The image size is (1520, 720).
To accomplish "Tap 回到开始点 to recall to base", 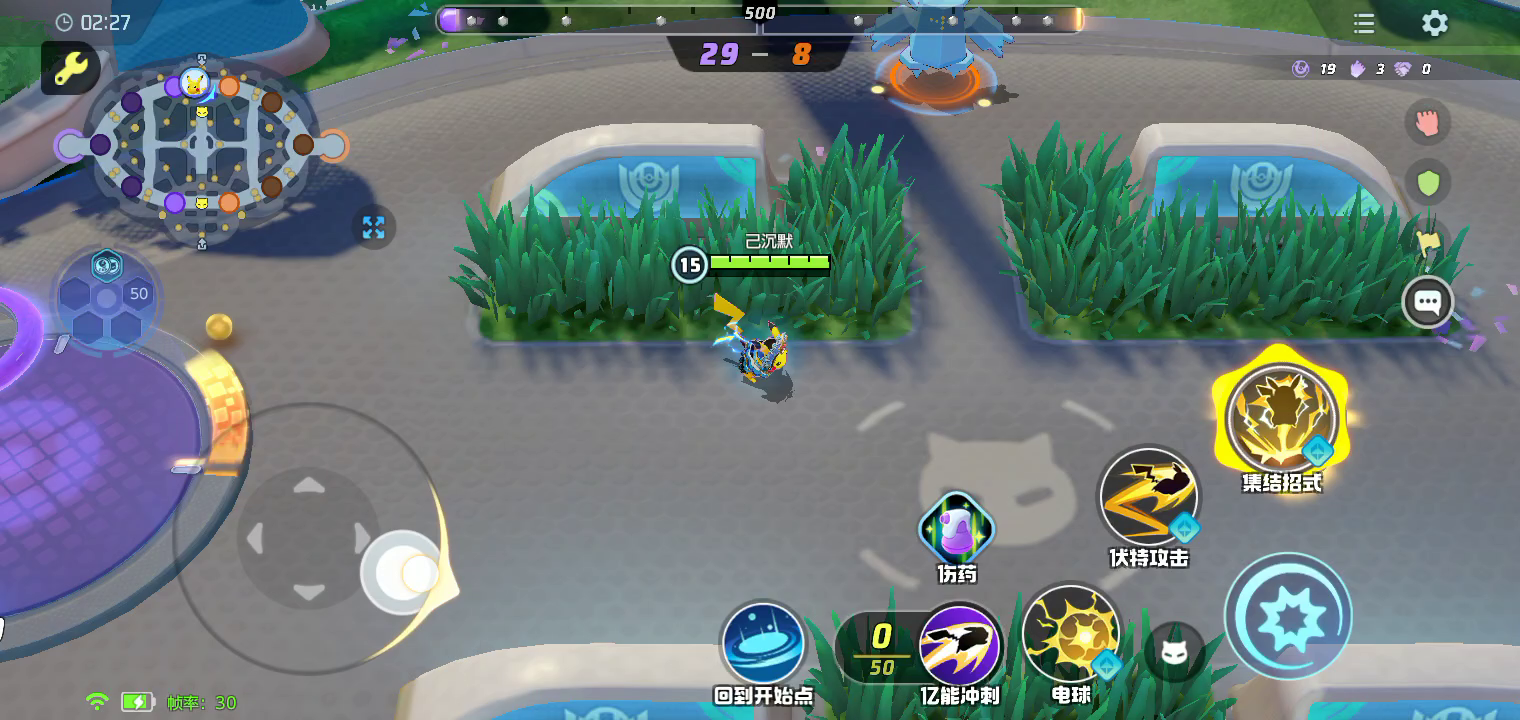I will click(763, 643).
